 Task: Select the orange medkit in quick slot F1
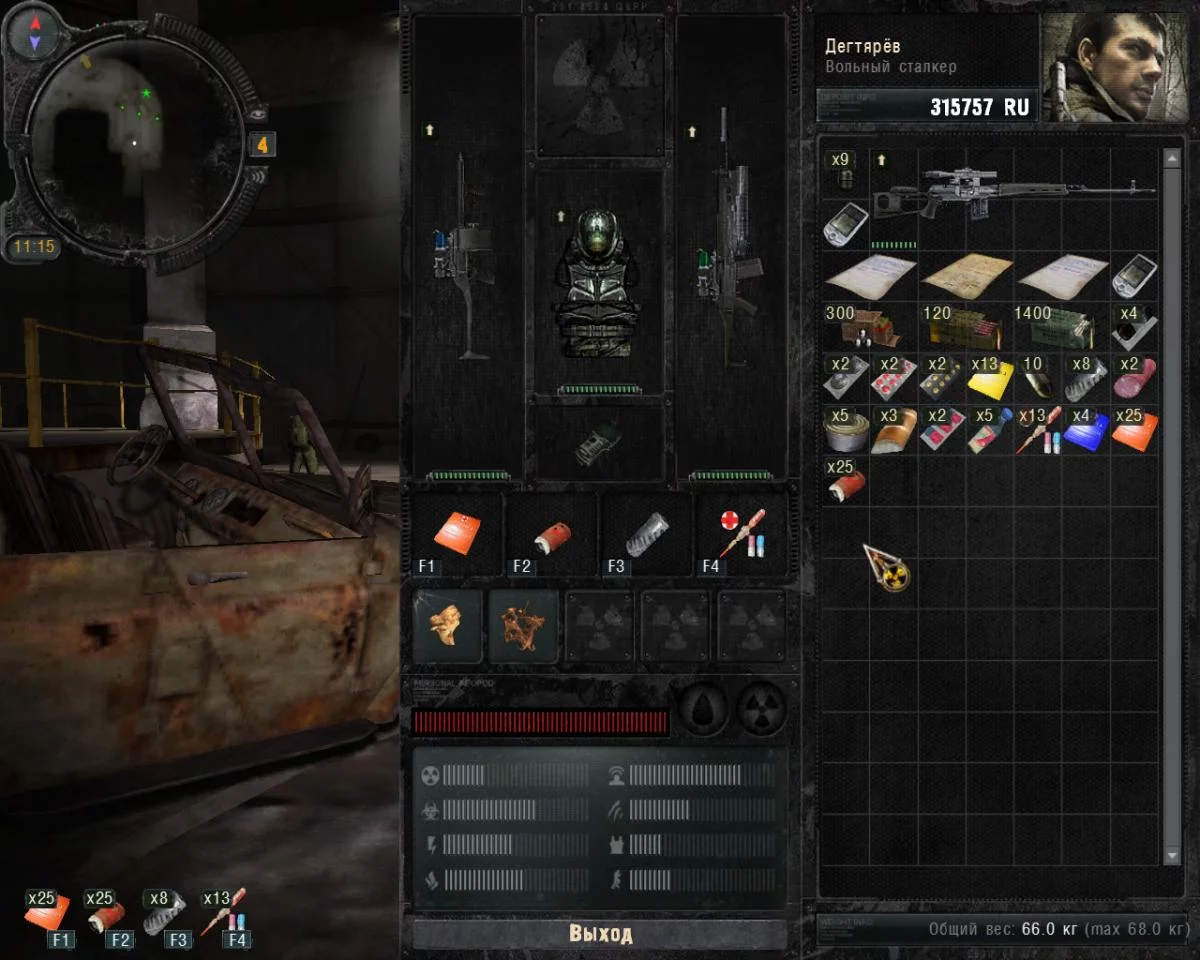455,534
